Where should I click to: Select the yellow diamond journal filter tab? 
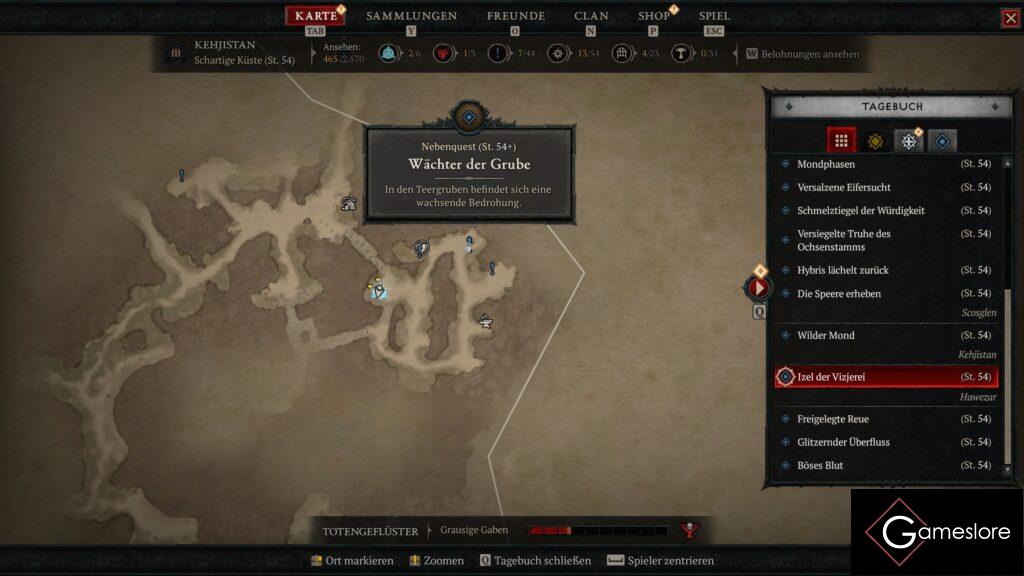tap(875, 141)
